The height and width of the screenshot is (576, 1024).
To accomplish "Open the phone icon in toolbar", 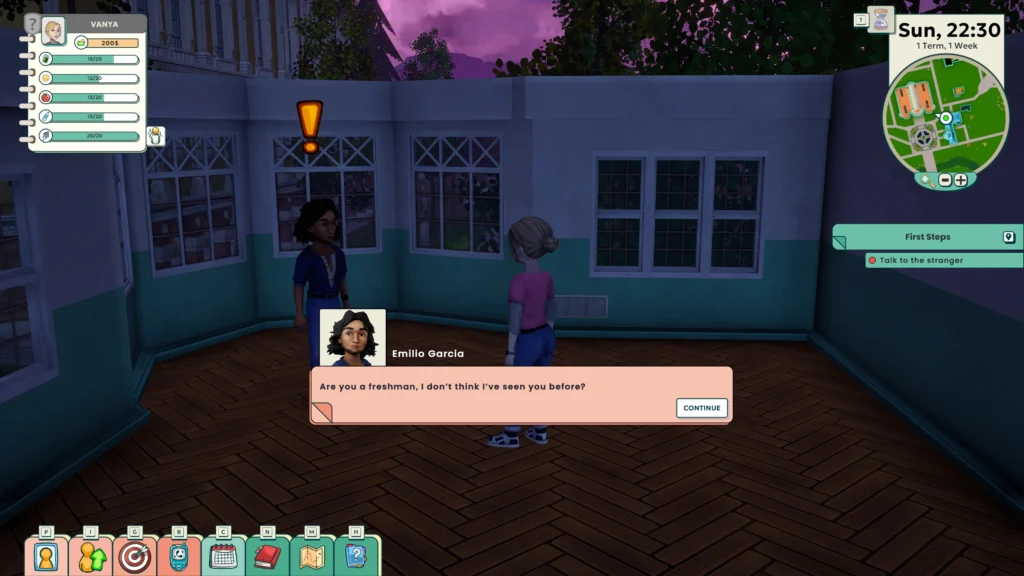I will tap(179, 556).
